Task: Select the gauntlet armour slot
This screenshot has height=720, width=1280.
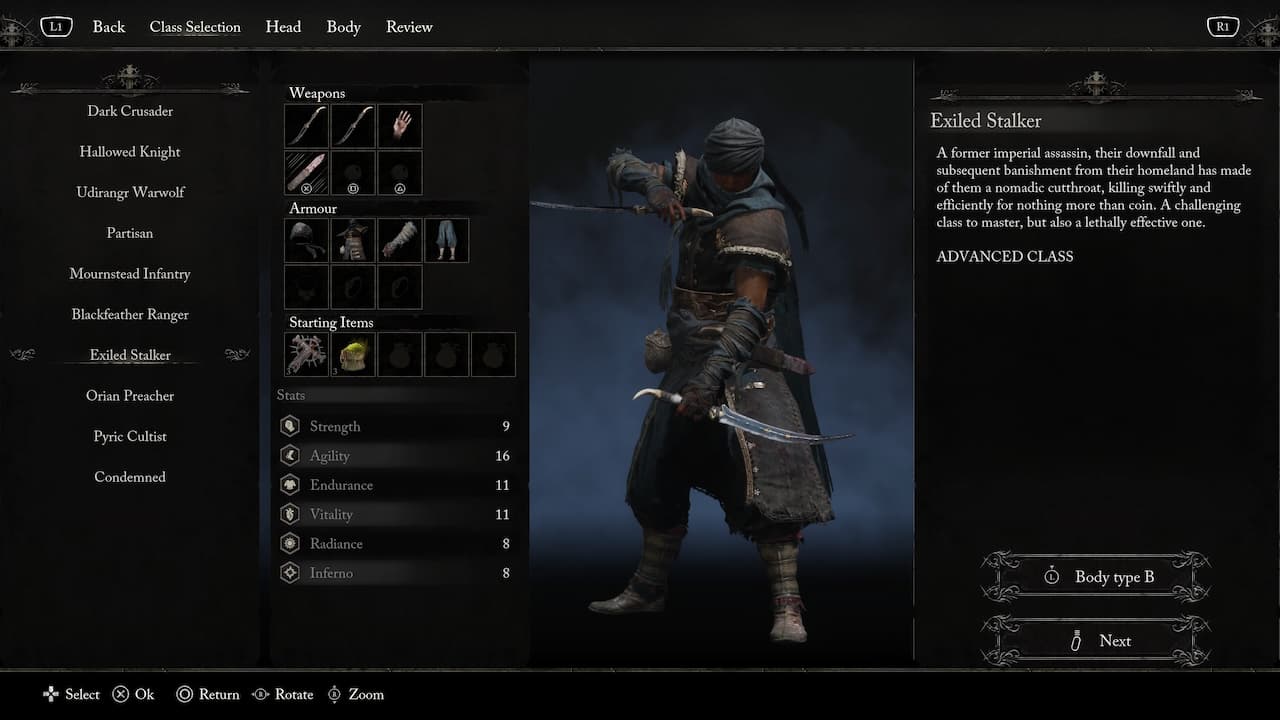Action: point(399,240)
